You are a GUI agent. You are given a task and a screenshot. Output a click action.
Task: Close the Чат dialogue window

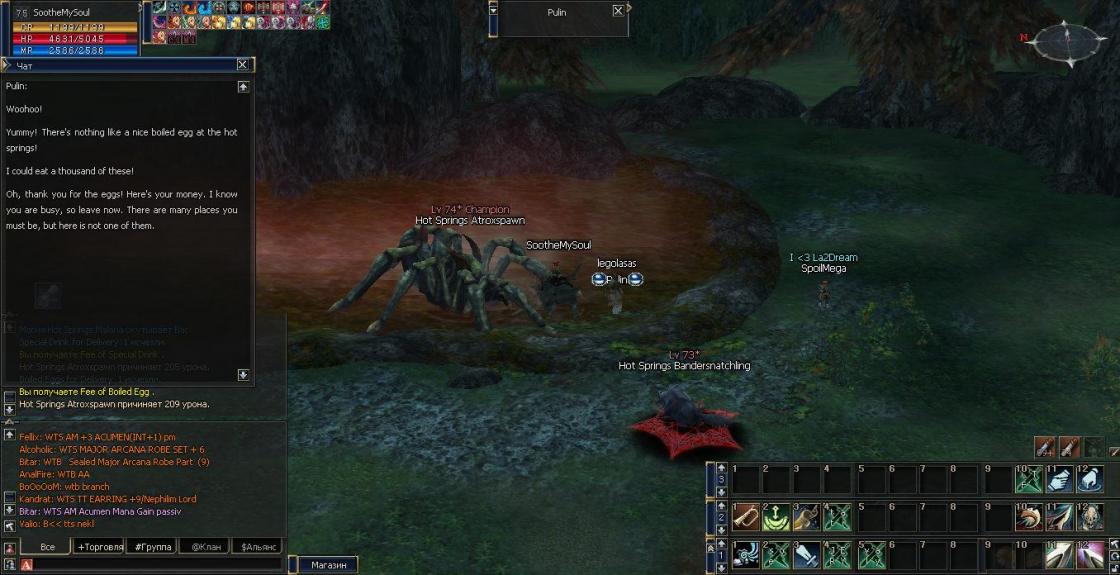pos(242,64)
